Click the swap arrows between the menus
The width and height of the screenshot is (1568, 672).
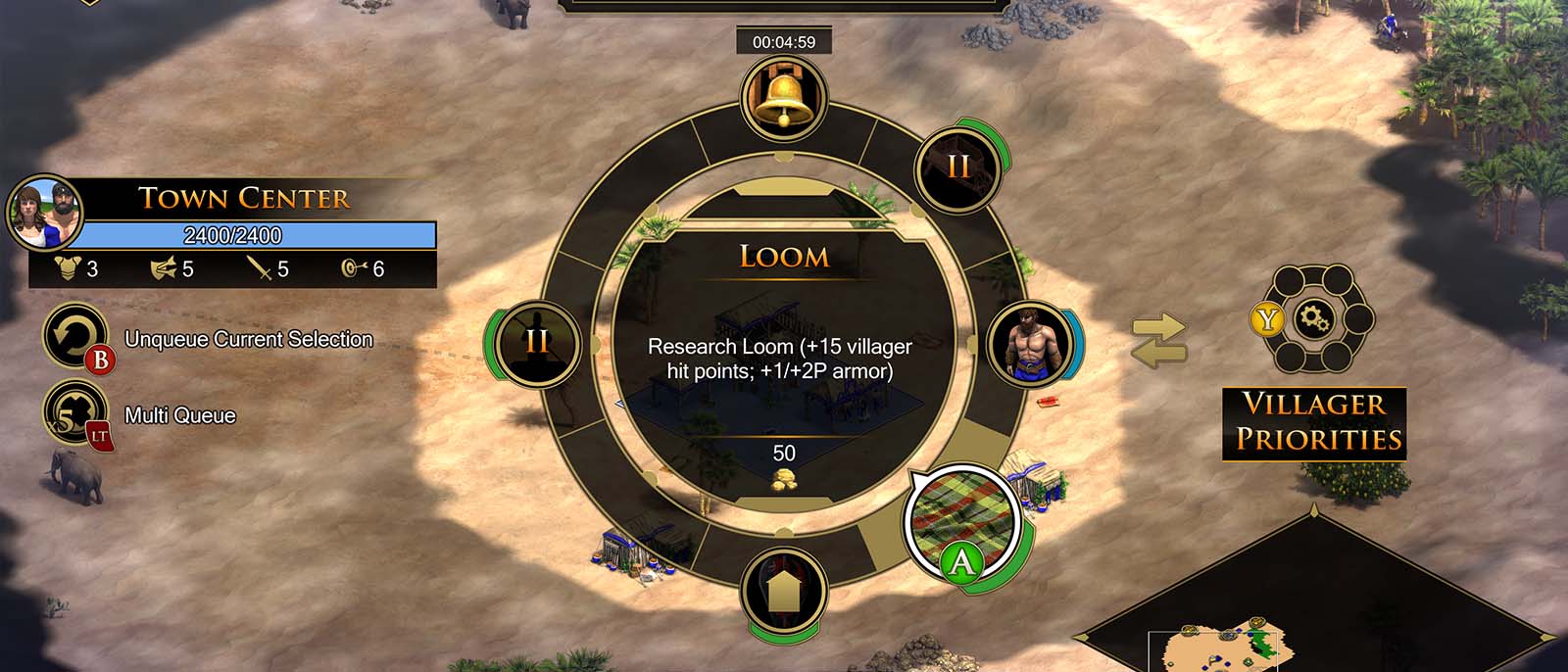tap(1159, 341)
